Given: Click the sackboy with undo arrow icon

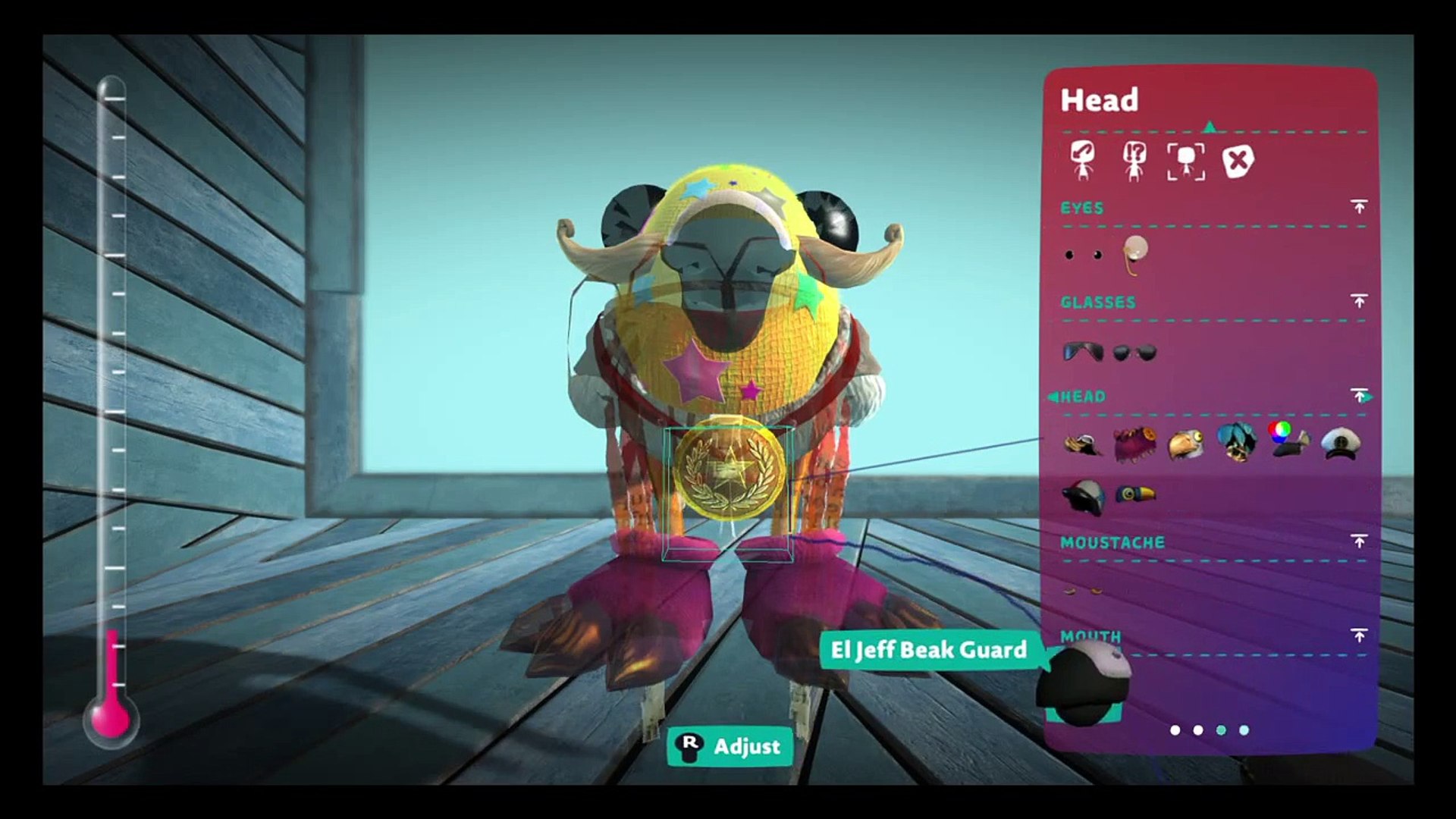Looking at the screenshot, I should (1083, 161).
